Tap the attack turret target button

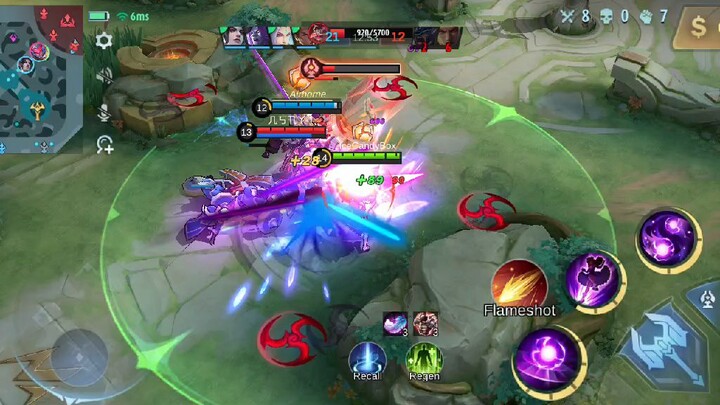tap(706, 296)
